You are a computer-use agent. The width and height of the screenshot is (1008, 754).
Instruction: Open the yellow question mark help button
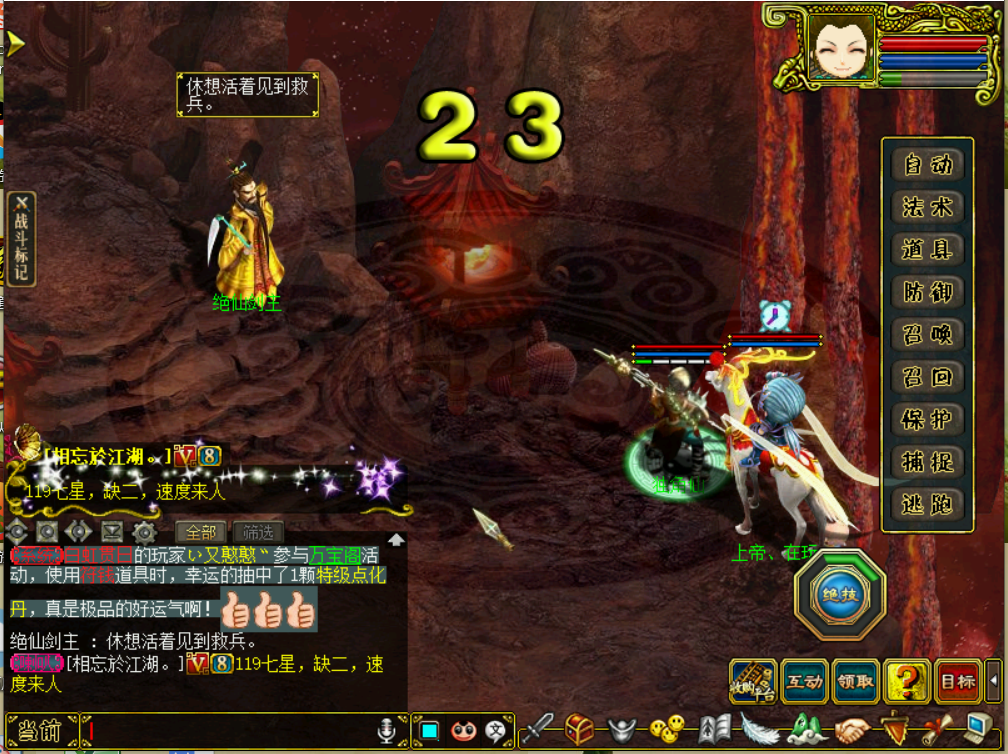point(907,682)
